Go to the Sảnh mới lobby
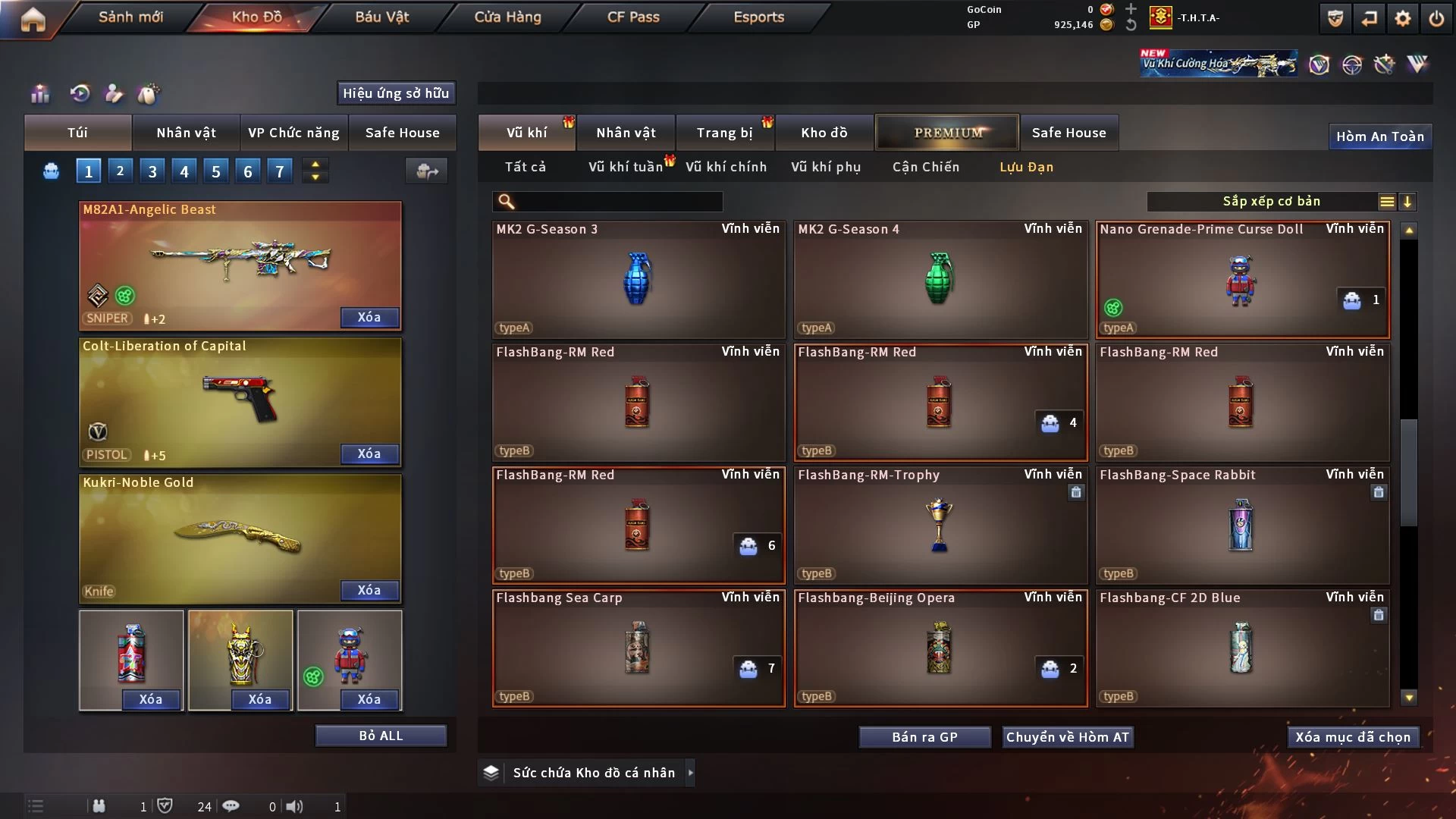The height and width of the screenshot is (819, 1456). (x=130, y=17)
